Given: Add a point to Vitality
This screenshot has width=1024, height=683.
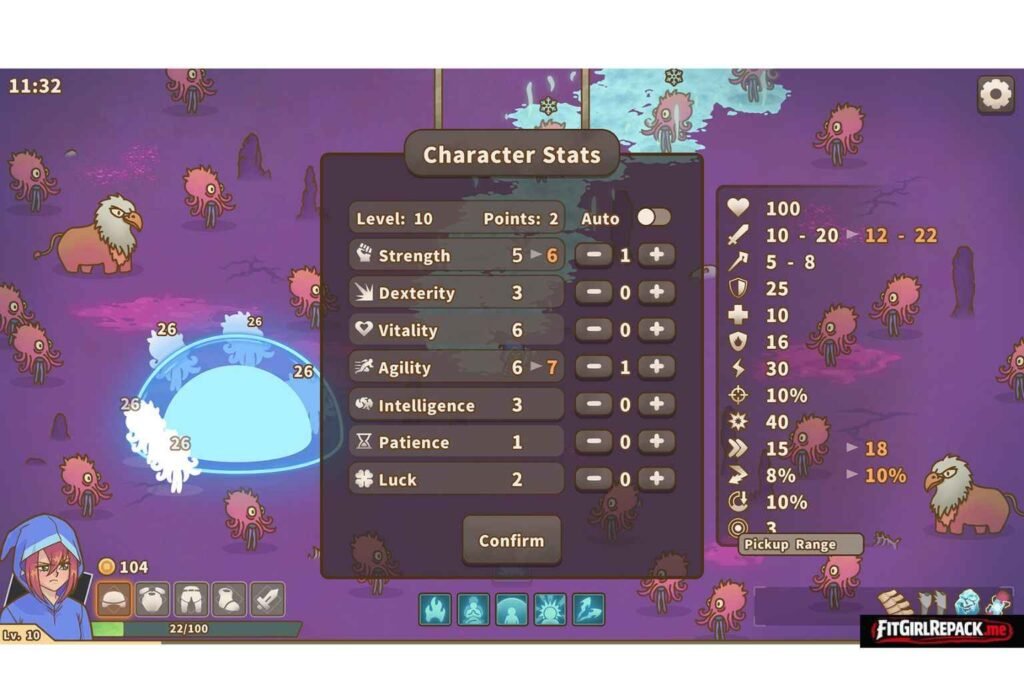Looking at the screenshot, I should pyautogui.click(x=656, y=330).
